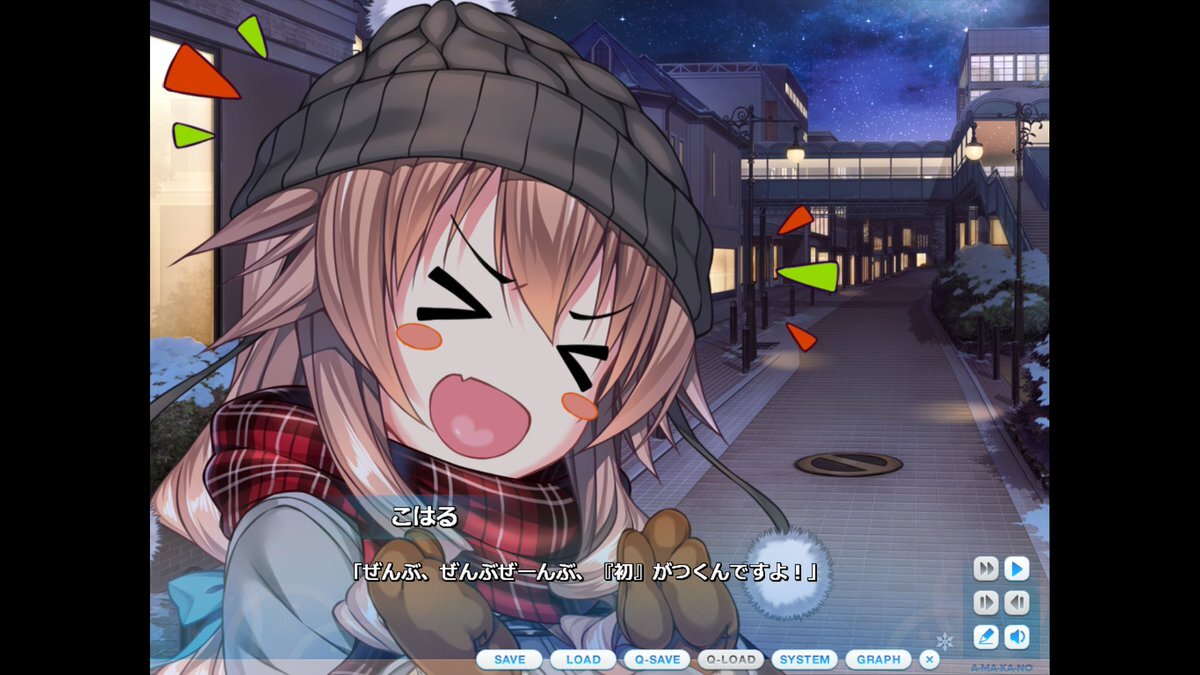This screenshot has width=1200, height=675.
Task: Open the SYSTEM settings
Action: pos(805,660)
